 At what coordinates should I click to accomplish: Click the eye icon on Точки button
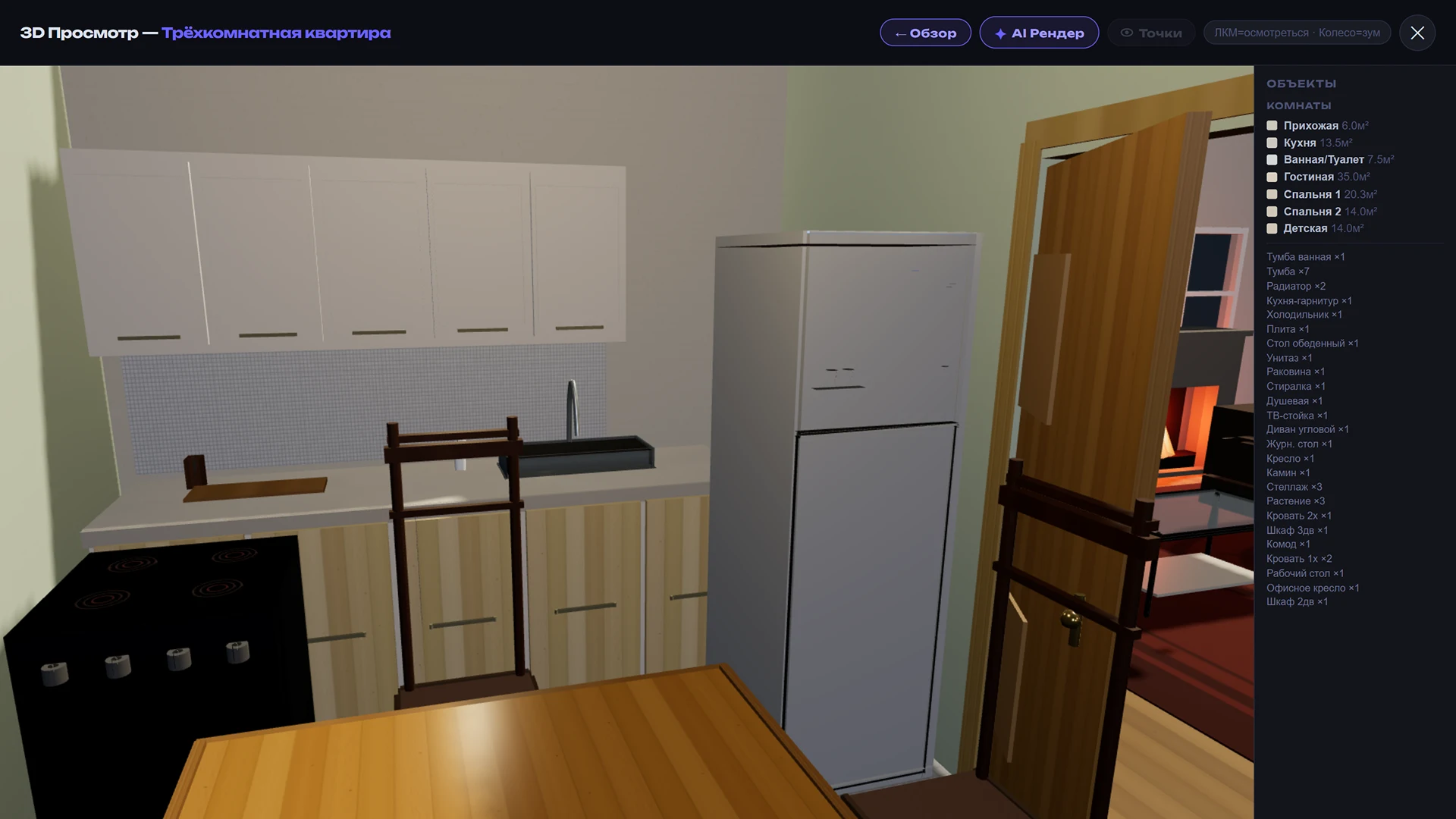pos(1125,33)
